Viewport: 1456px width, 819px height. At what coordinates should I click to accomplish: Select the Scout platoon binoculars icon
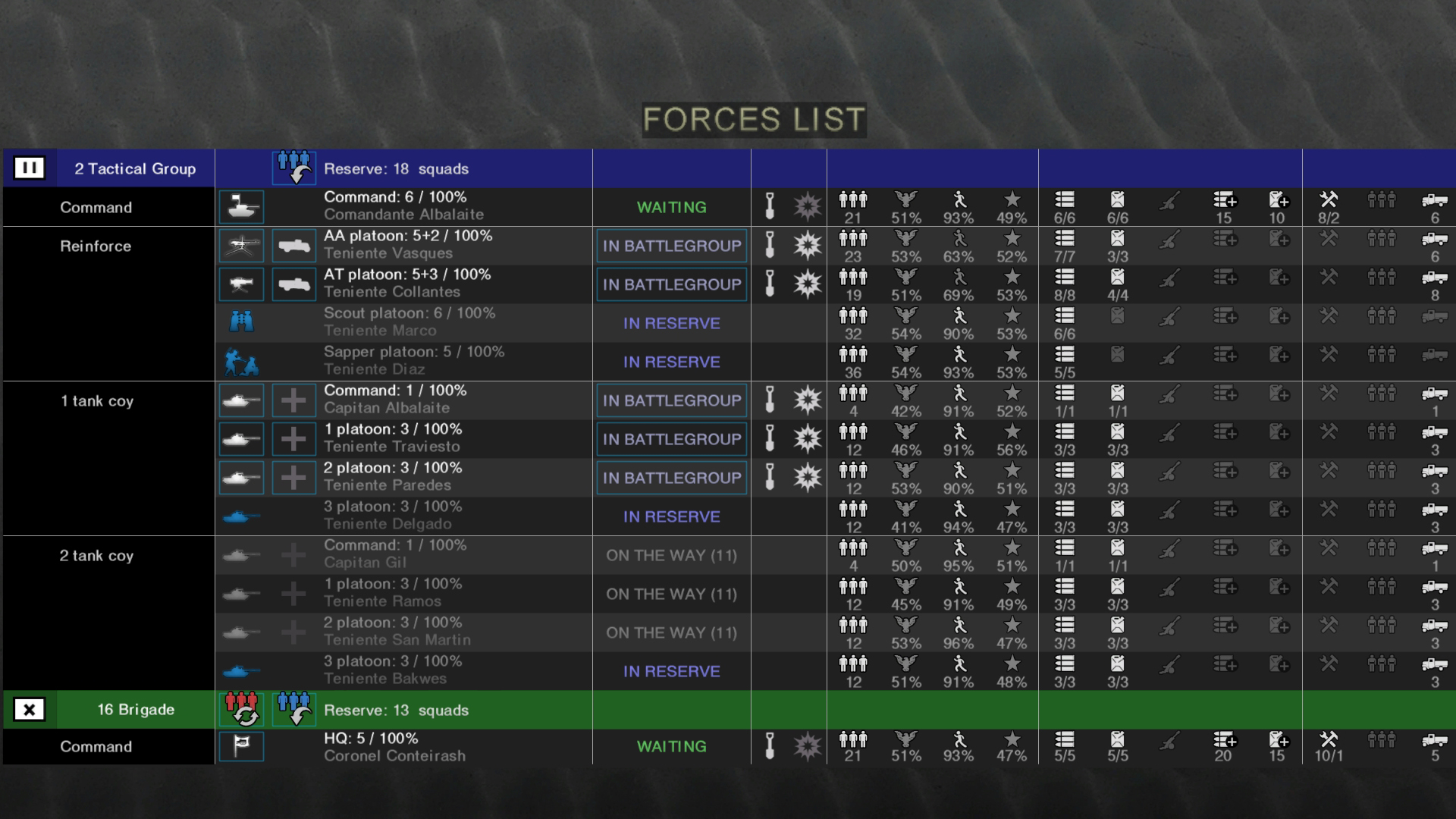click(x=241, y=321)
